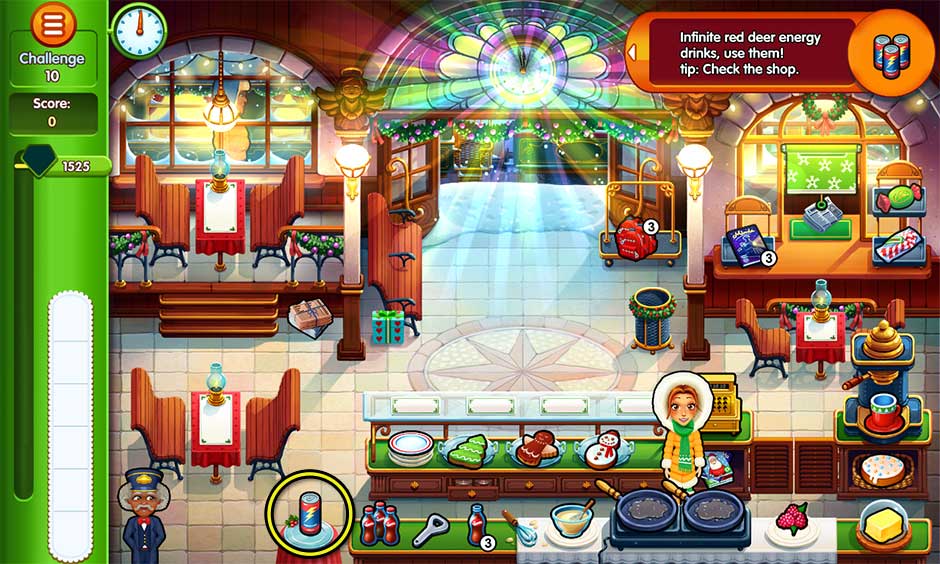Collapse the challenge tip panel arrow
Image resolution: width=940 pixels, height=564 pixels.
[x=632, y=50]
